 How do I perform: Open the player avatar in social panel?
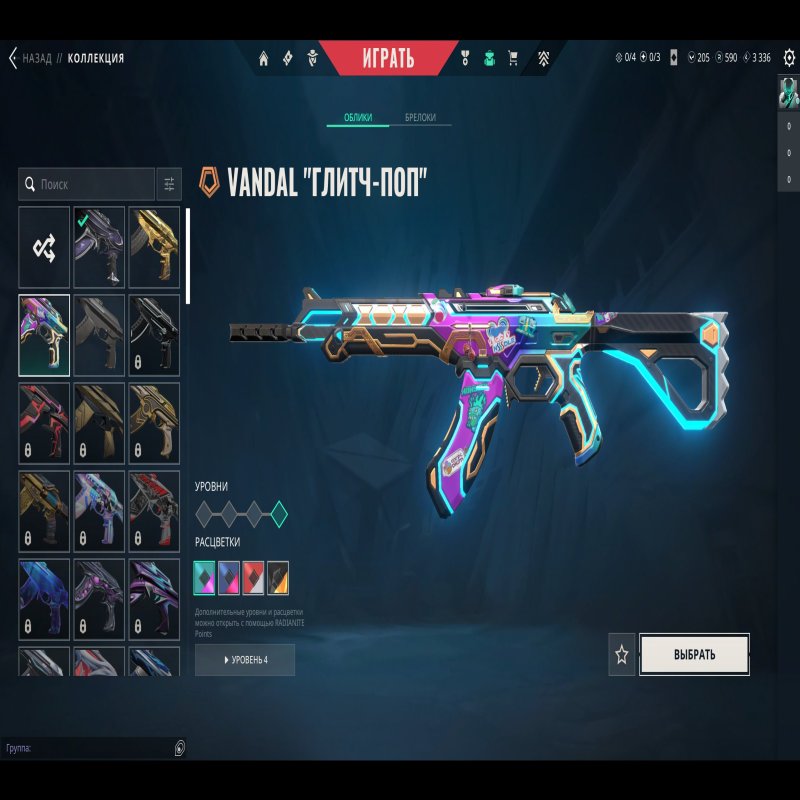tap(789, 92)
